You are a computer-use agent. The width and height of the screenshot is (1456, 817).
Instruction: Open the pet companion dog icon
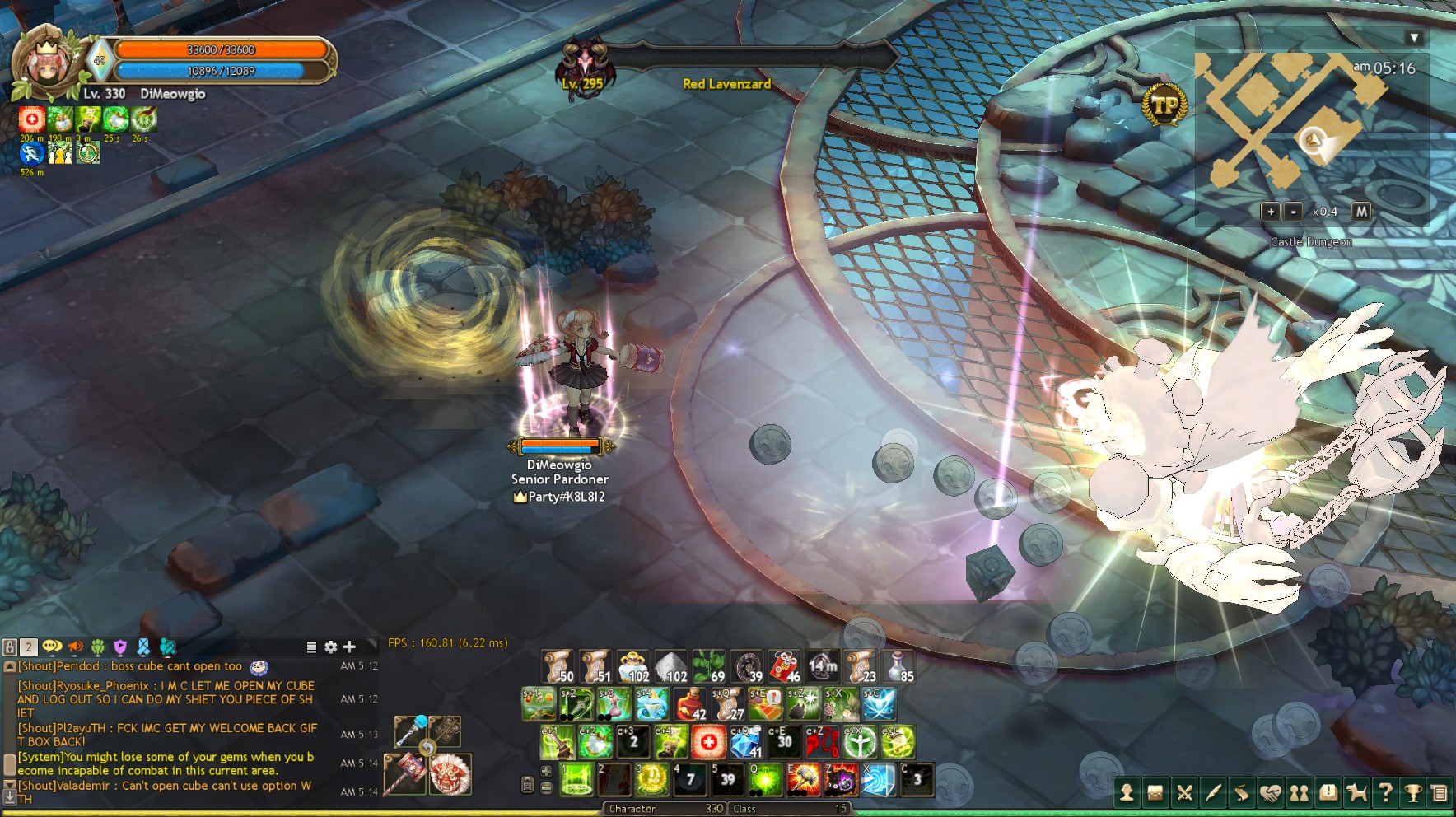1356,793
